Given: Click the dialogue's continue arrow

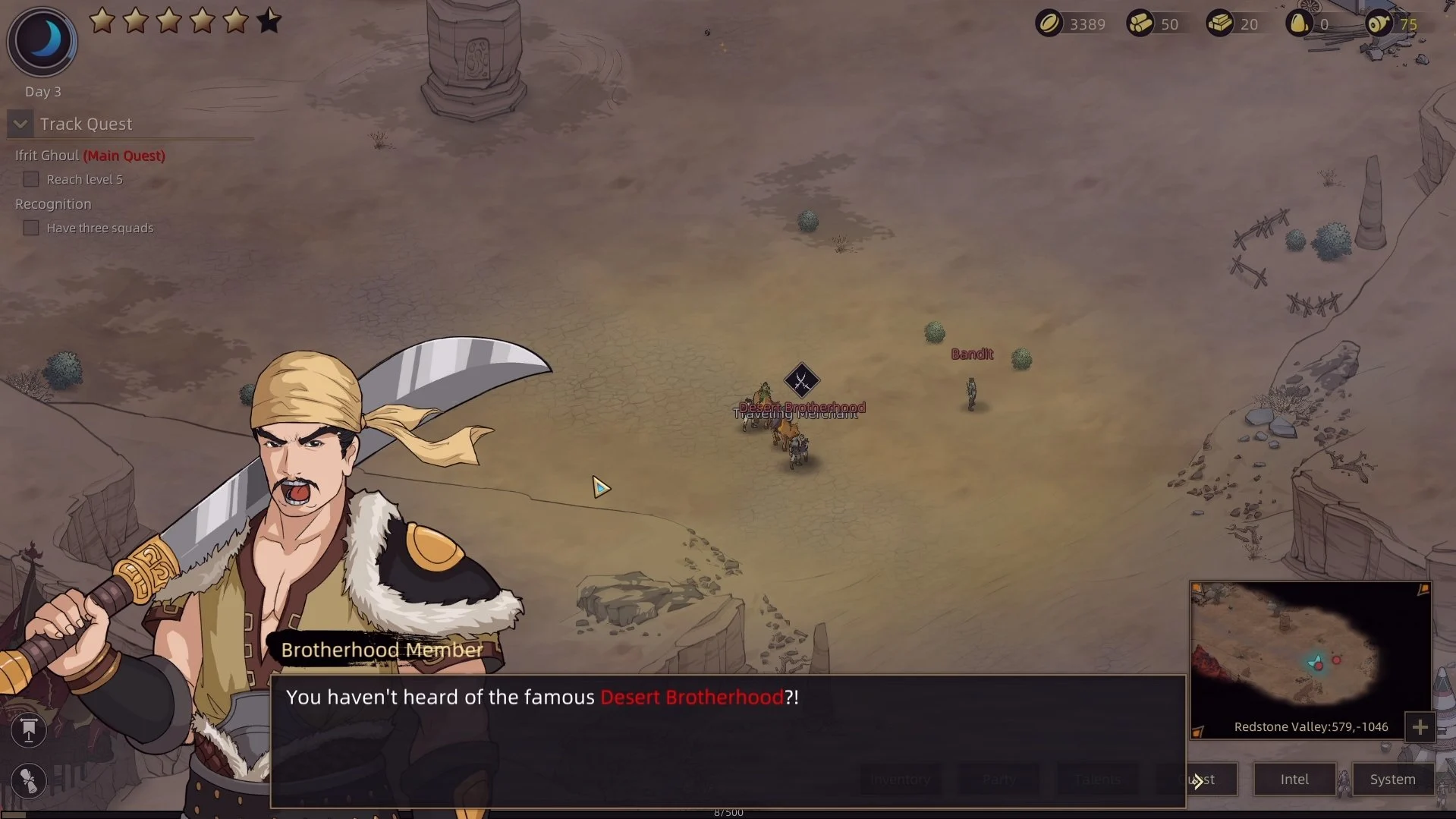Looking at the screenshot, I should (x=1197, y=781).
